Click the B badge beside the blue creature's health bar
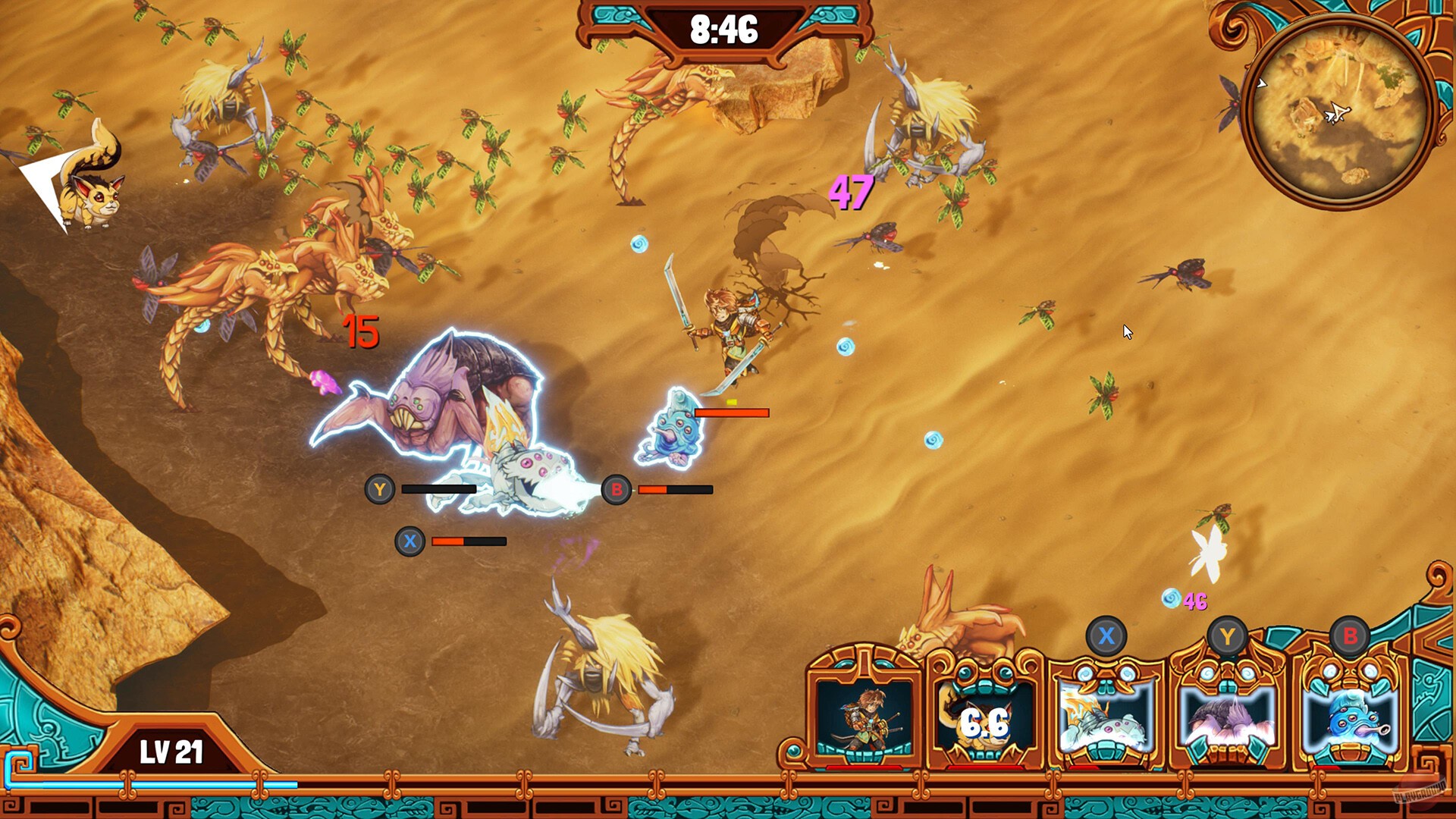 [617, 489]
